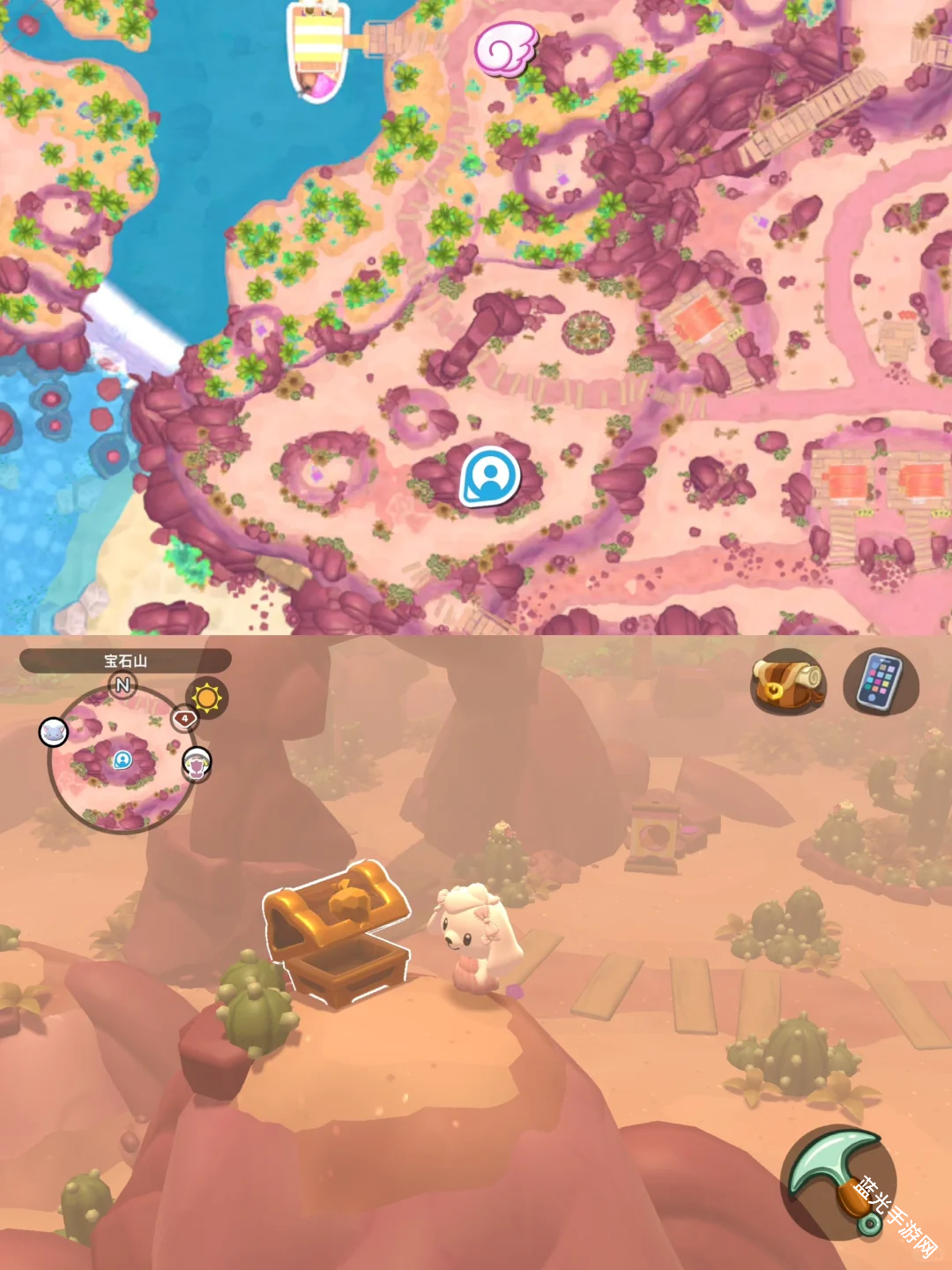Click the gem badge showing 4
Screen dimensions: 952x1270
[183, 719]
